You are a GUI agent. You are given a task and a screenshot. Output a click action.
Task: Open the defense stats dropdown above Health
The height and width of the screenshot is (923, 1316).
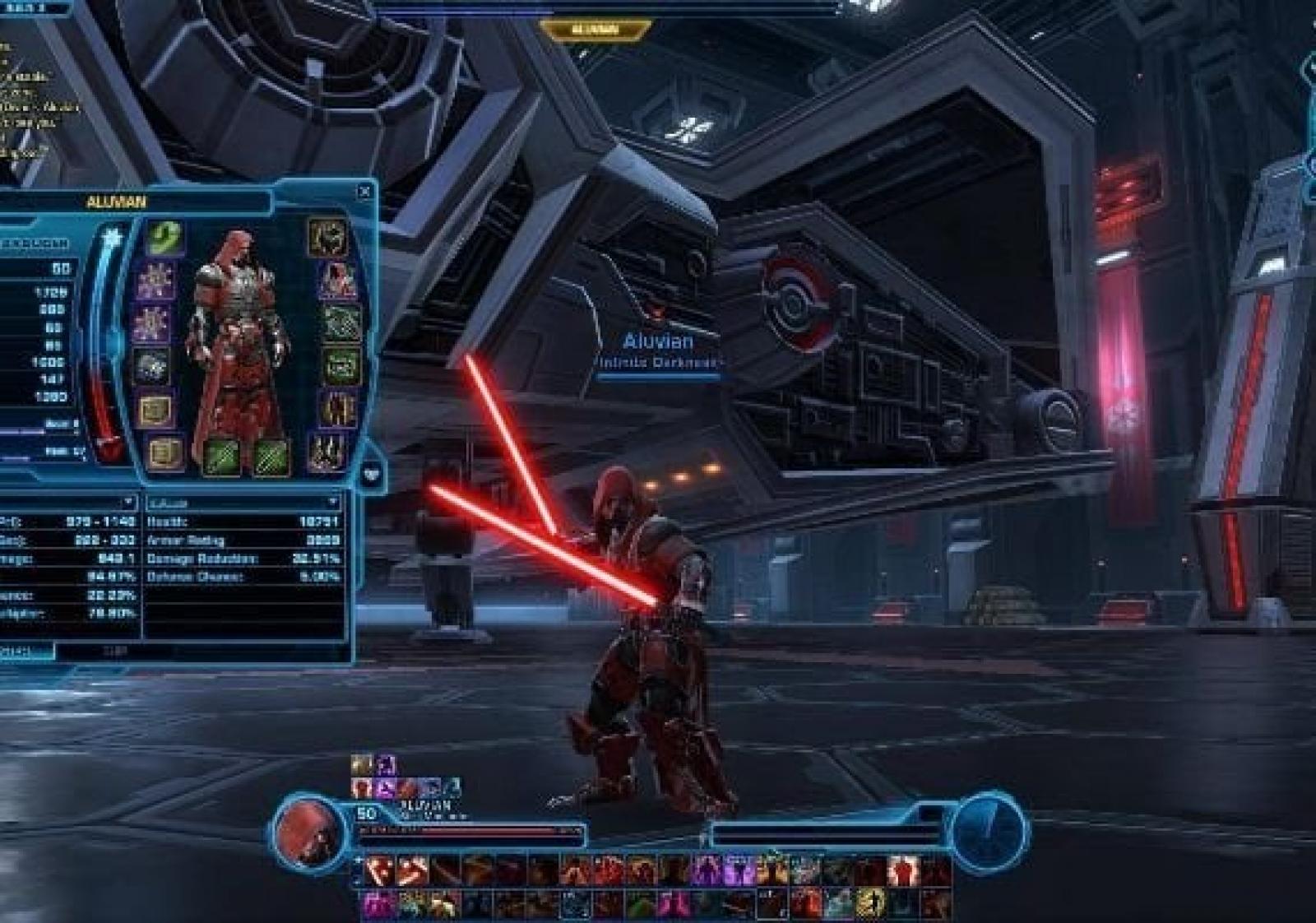[332, 502]
